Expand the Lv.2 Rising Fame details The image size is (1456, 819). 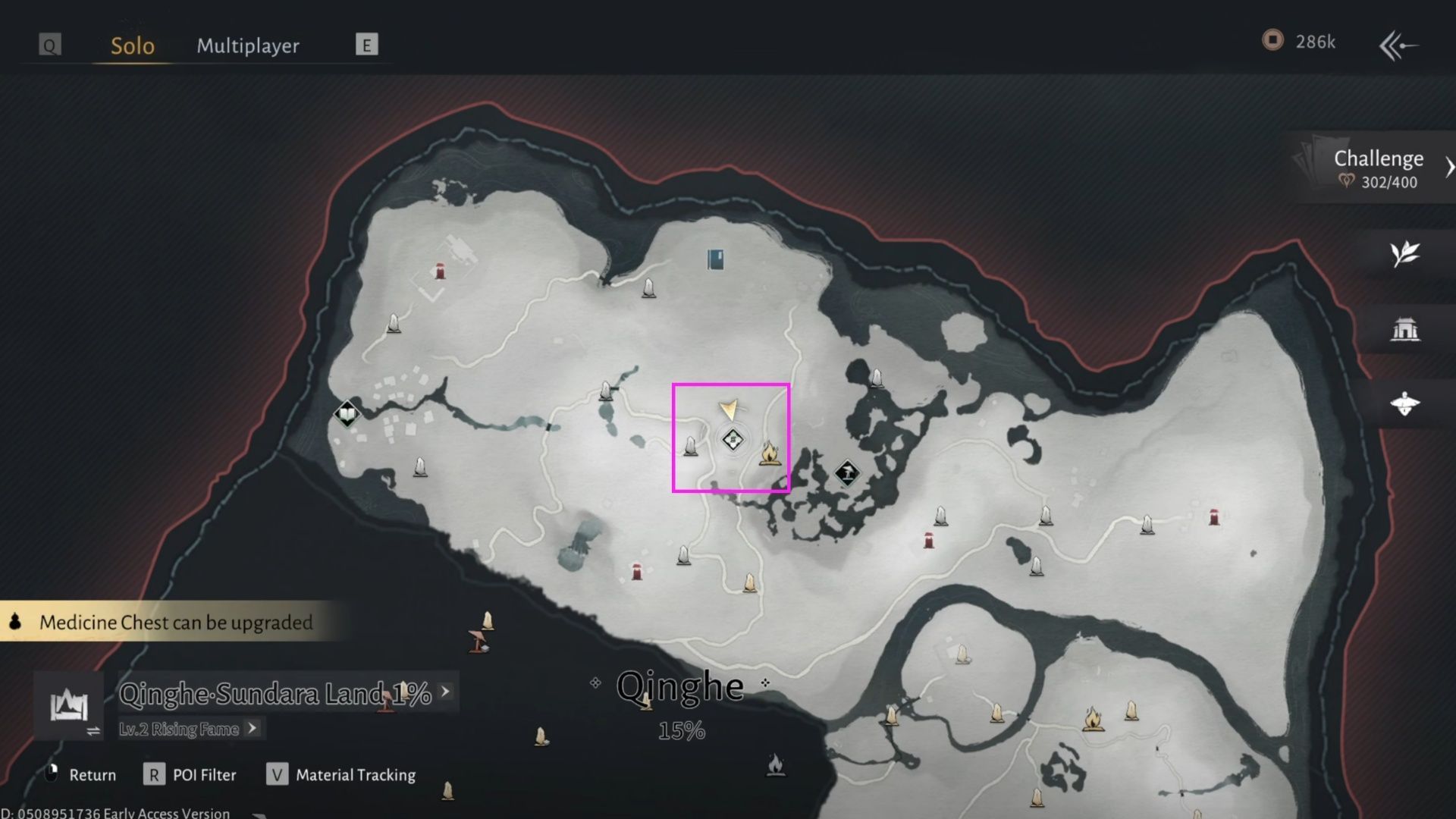click(249, 729)
